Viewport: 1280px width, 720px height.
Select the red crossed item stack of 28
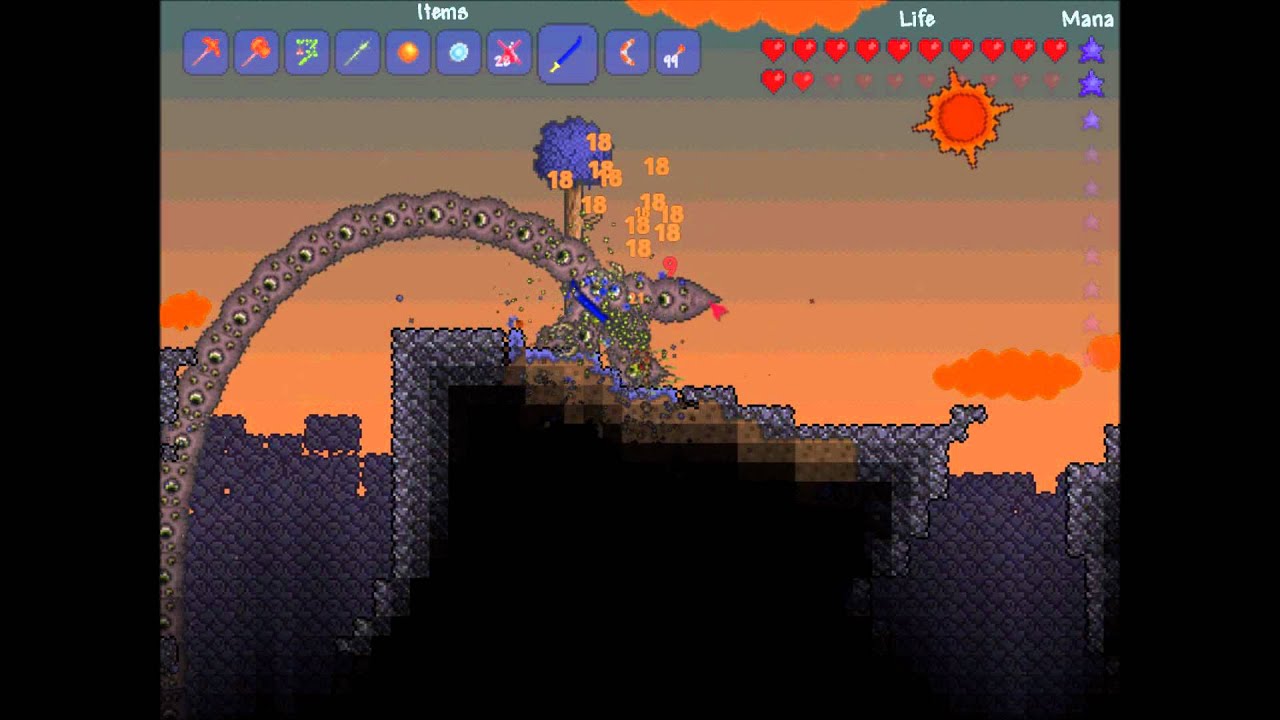pos(509,52)
